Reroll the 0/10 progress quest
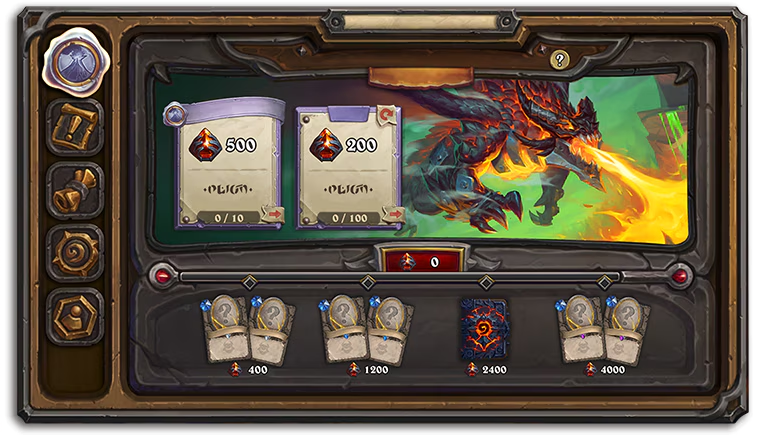 (x=271, y=214)
